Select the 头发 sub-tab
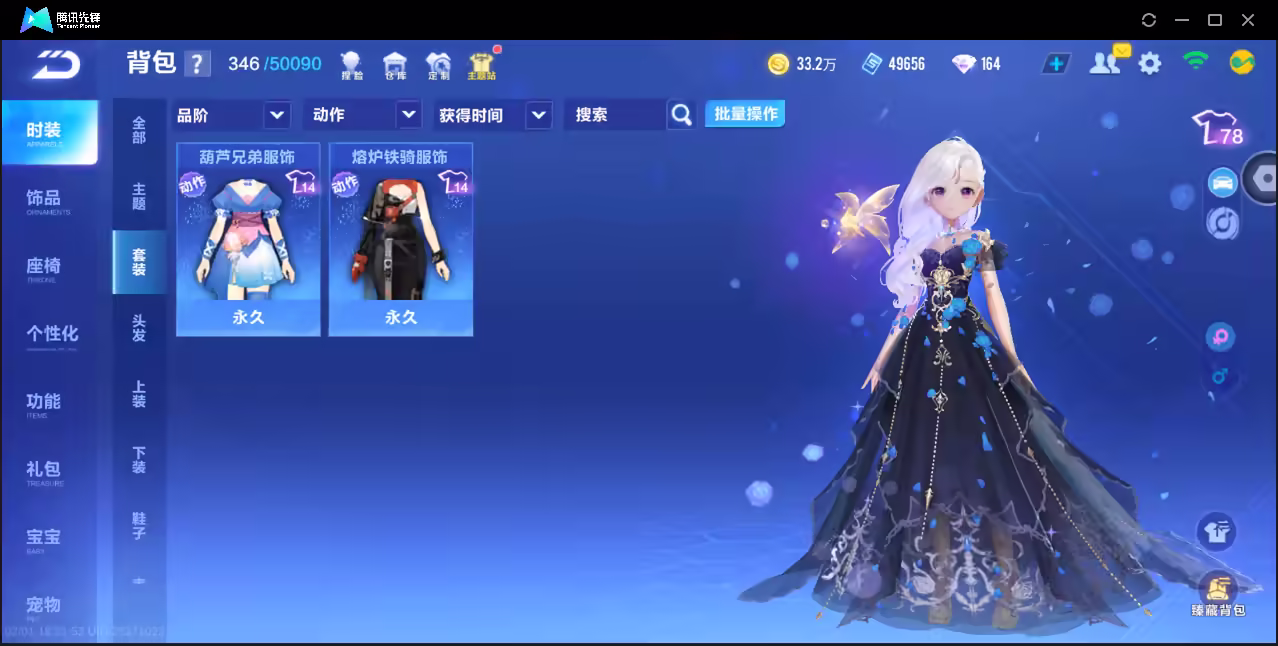1278x646 pixels. click(x=139, y=328)
